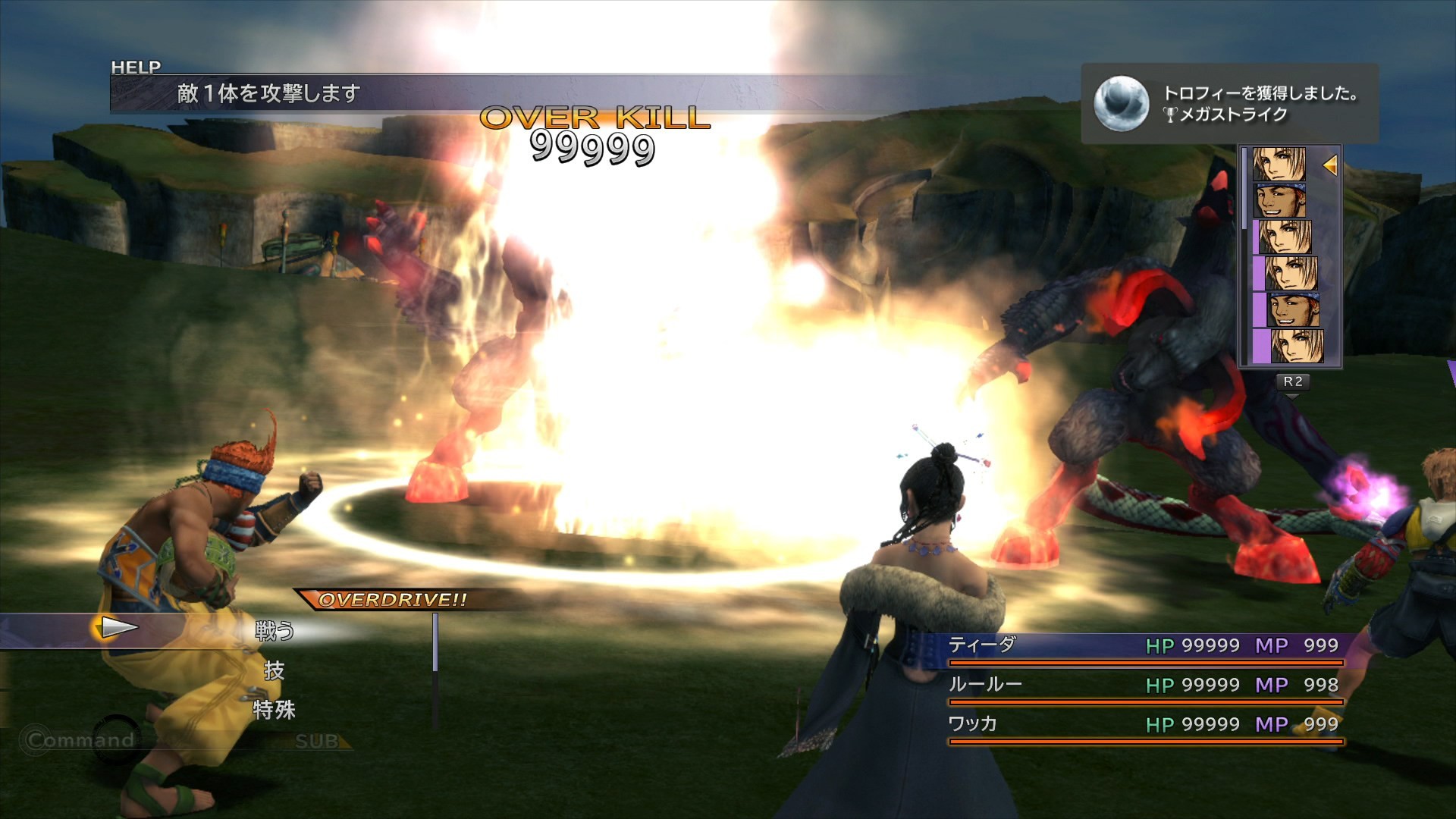
Task: Click ワッカ's name in the party list
Action: (977, 725)
